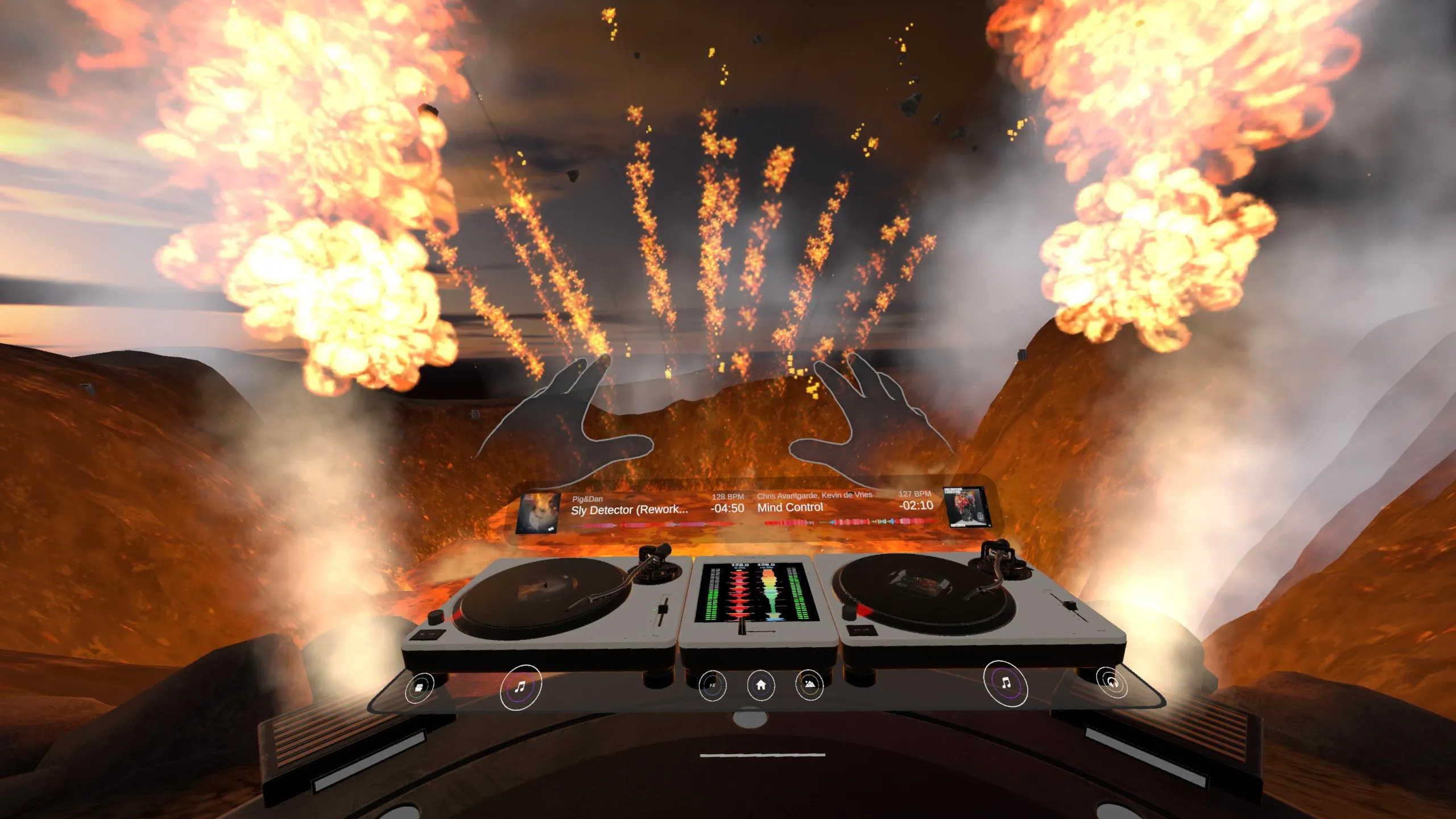
Task: Toggle the left turntable start/stop button
Action: tap(427, 634)
